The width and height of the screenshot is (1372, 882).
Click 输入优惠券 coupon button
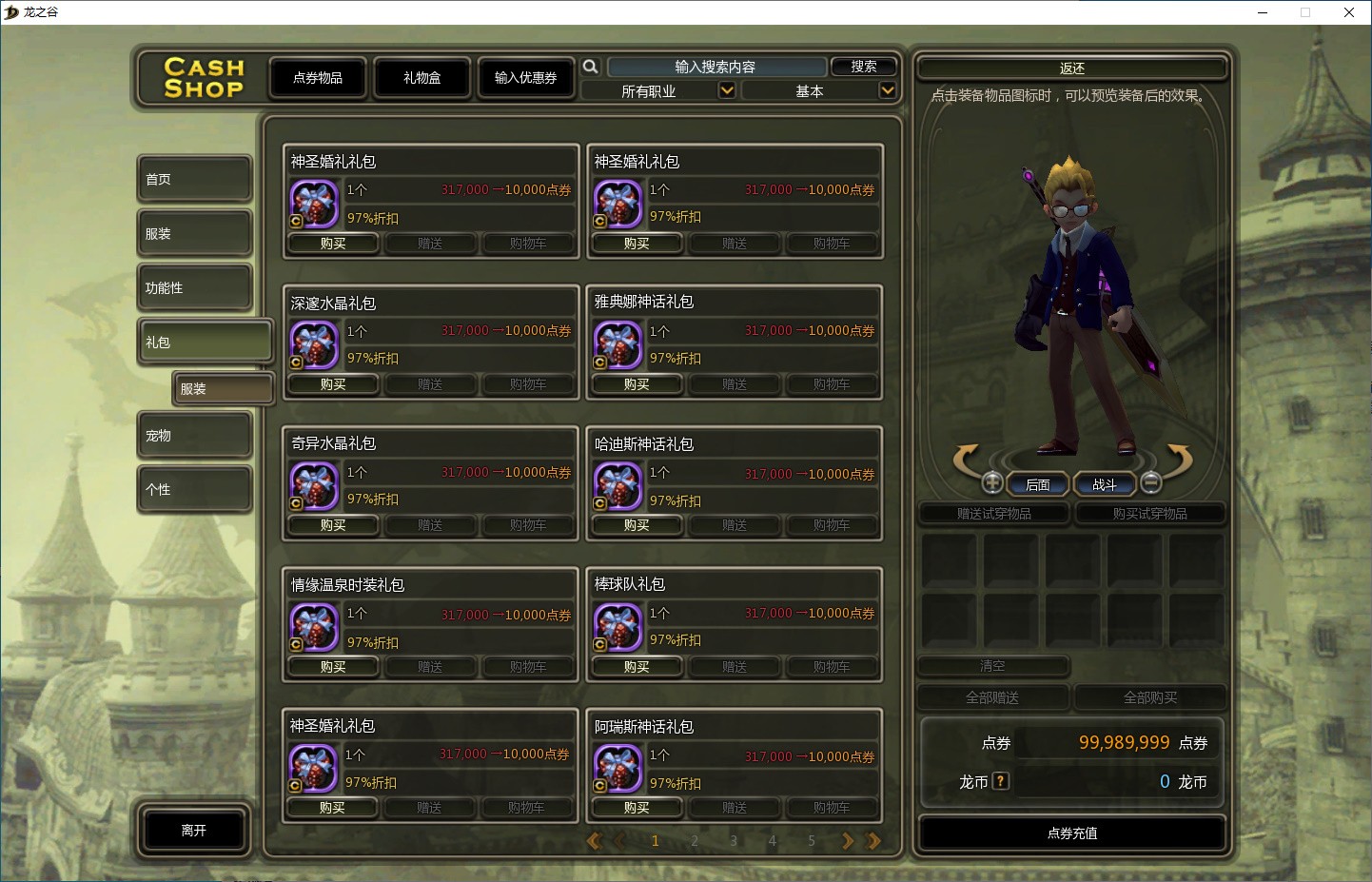point(525,78)
